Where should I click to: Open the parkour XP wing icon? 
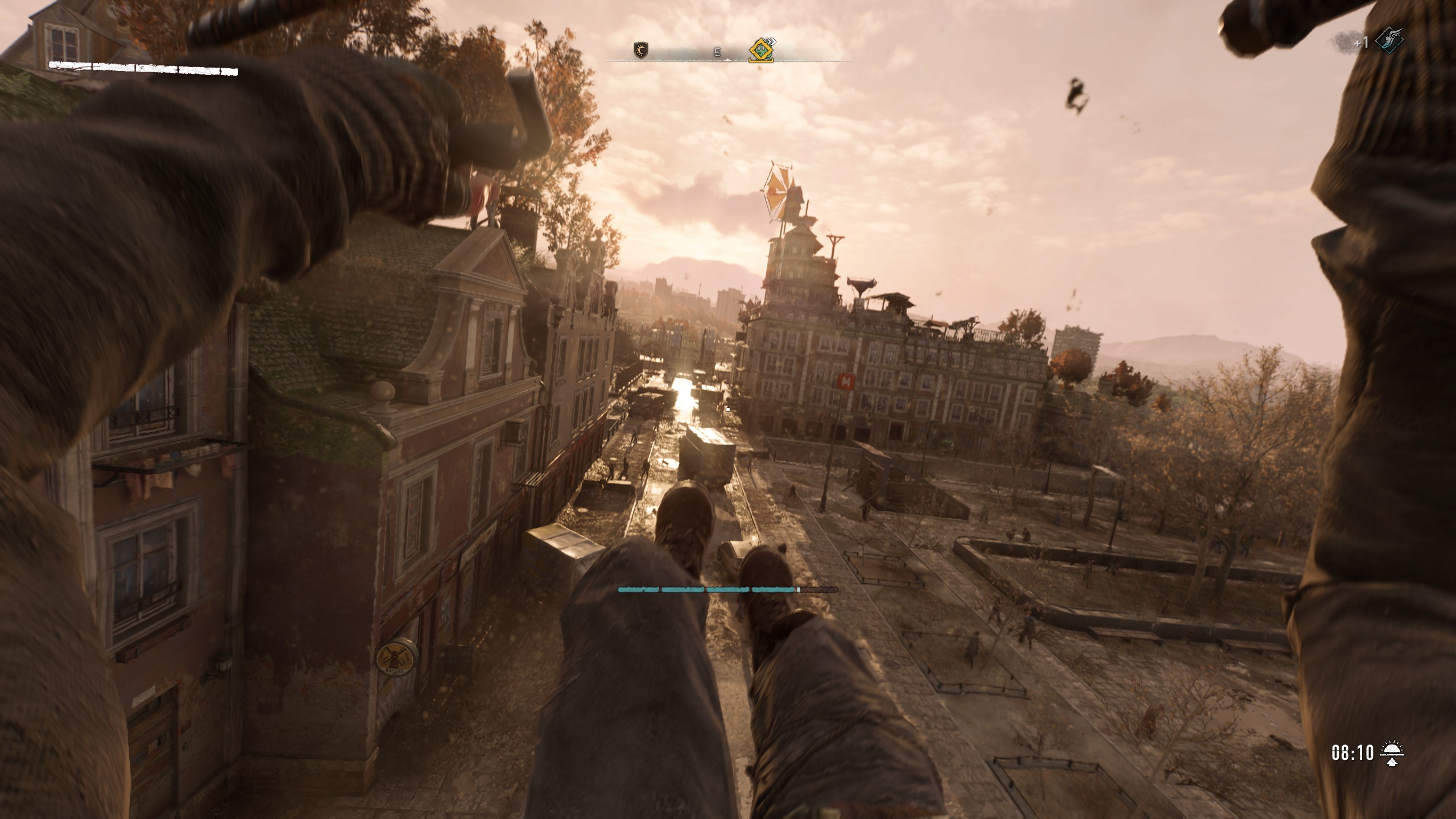[1389, 41]
